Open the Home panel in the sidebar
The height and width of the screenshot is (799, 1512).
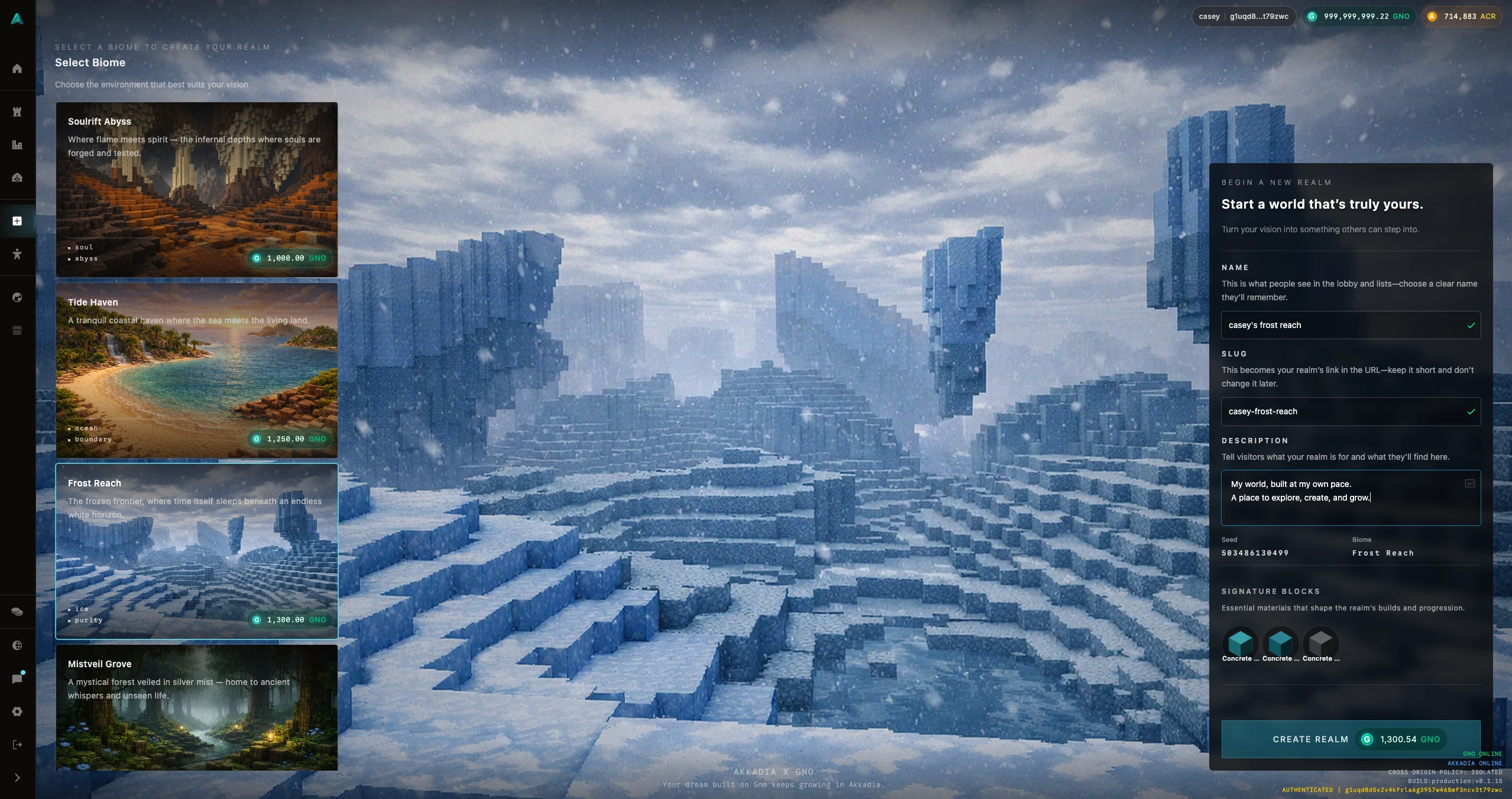click(x=17, y=68)
